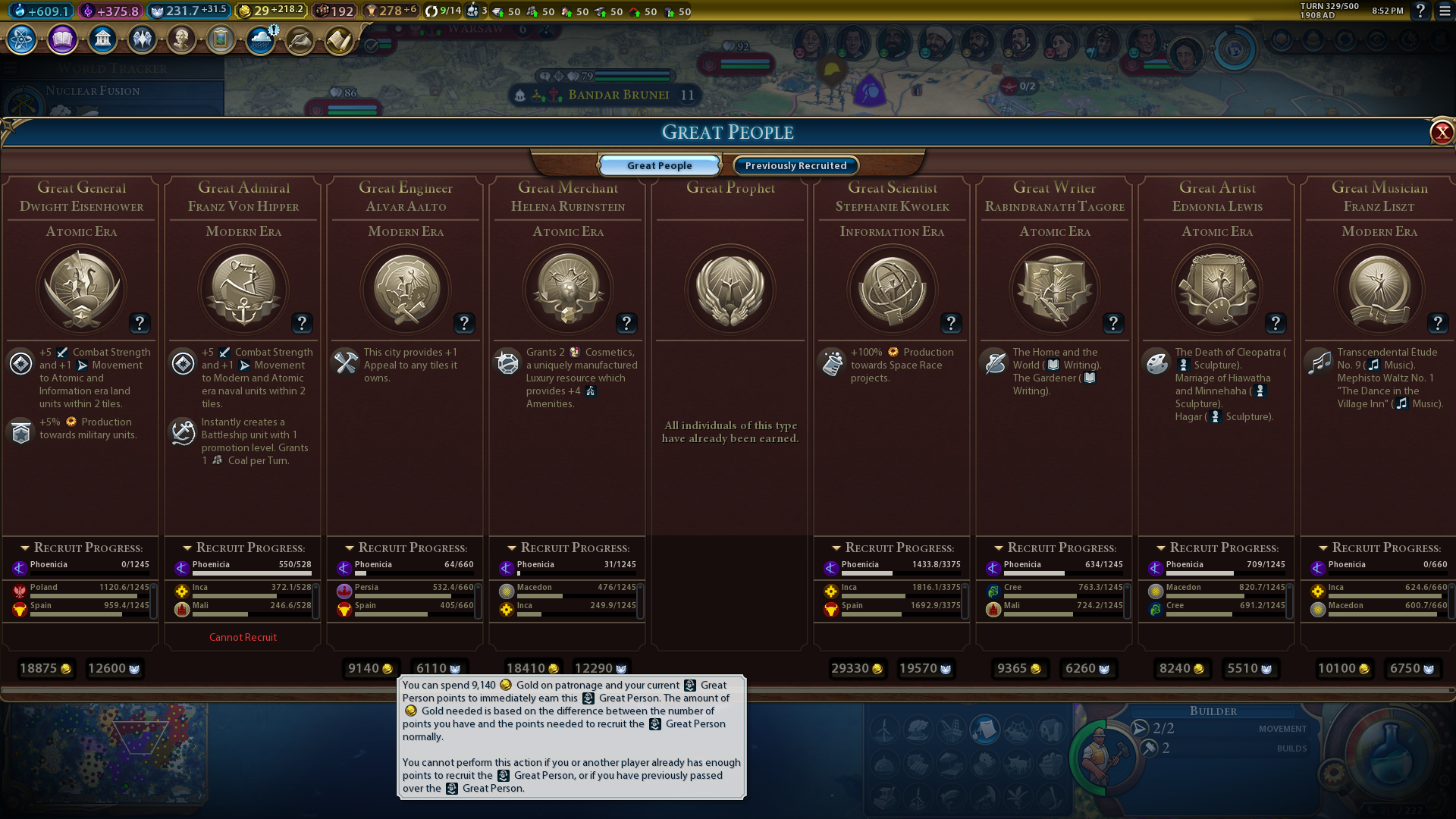Patronize Franz Liszt with 6750 faith
Image resolution: width=1456 pixels, height=819 pixels.
click(x=1412, y=668)
